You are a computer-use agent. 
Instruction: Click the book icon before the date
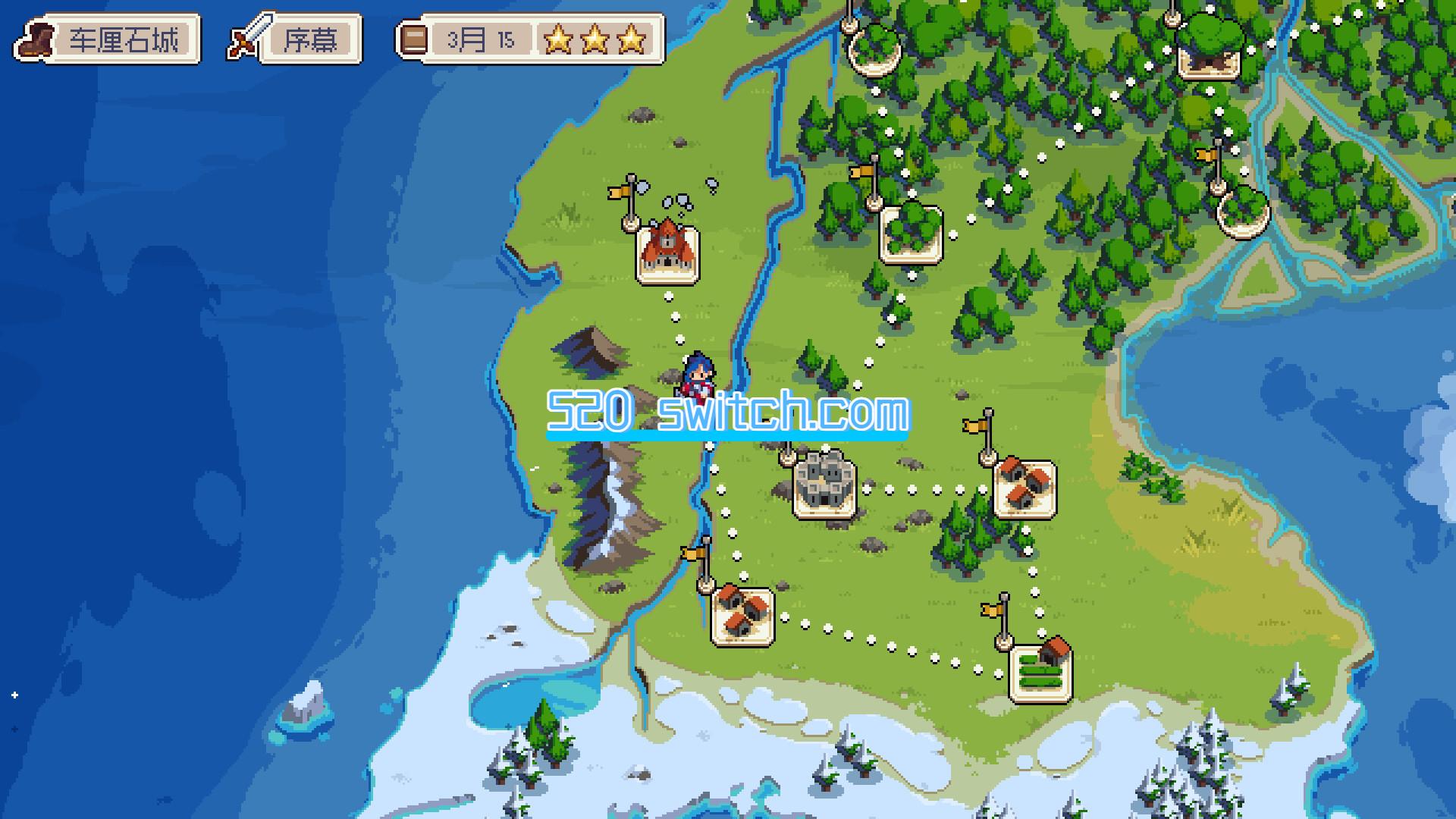pos(413,38)
